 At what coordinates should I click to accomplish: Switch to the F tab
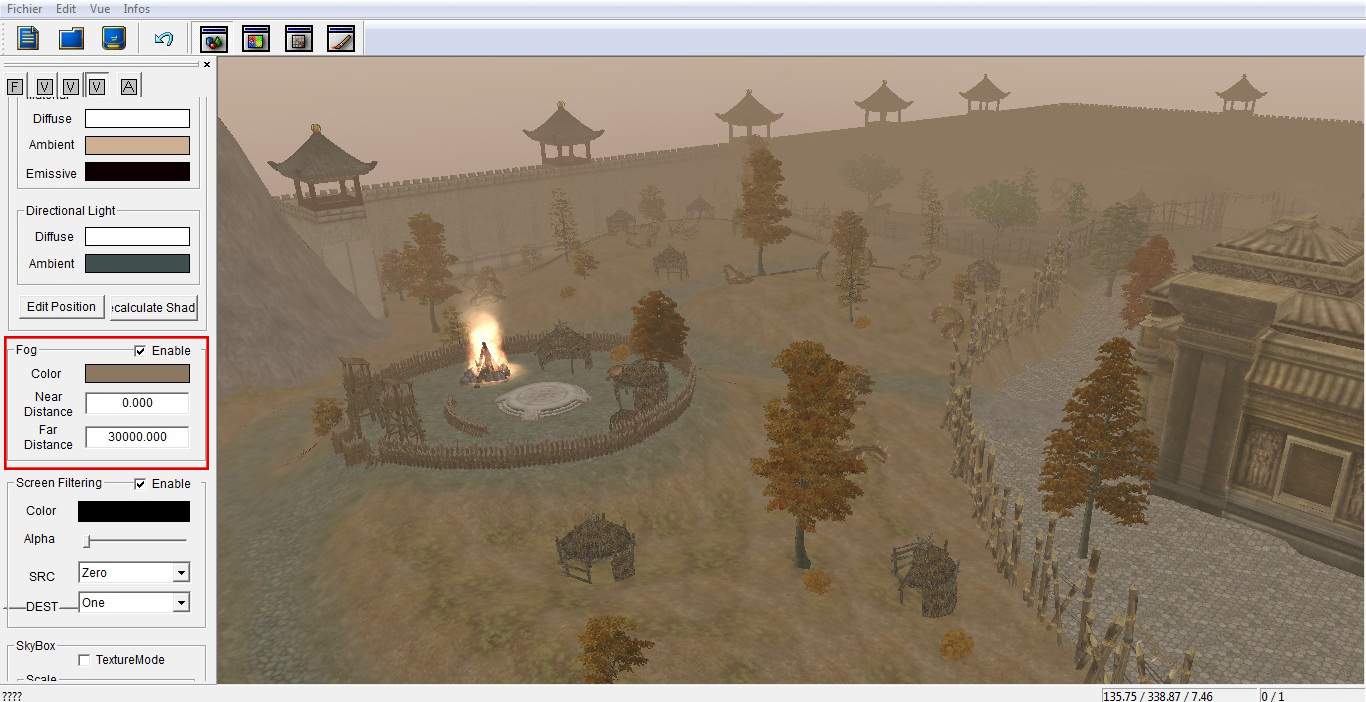(x=15, y=87)
